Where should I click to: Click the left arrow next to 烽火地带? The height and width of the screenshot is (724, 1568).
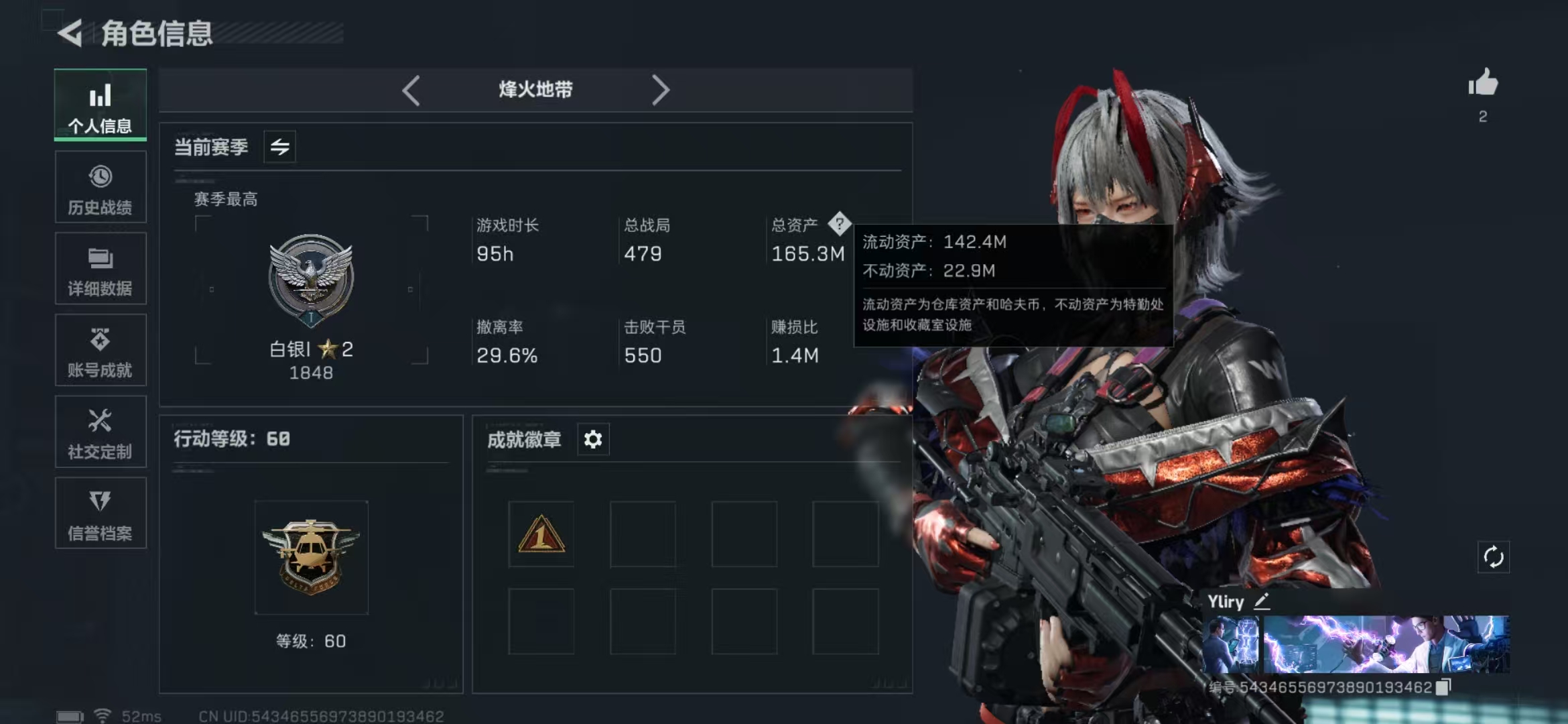[x=411, y=90]
